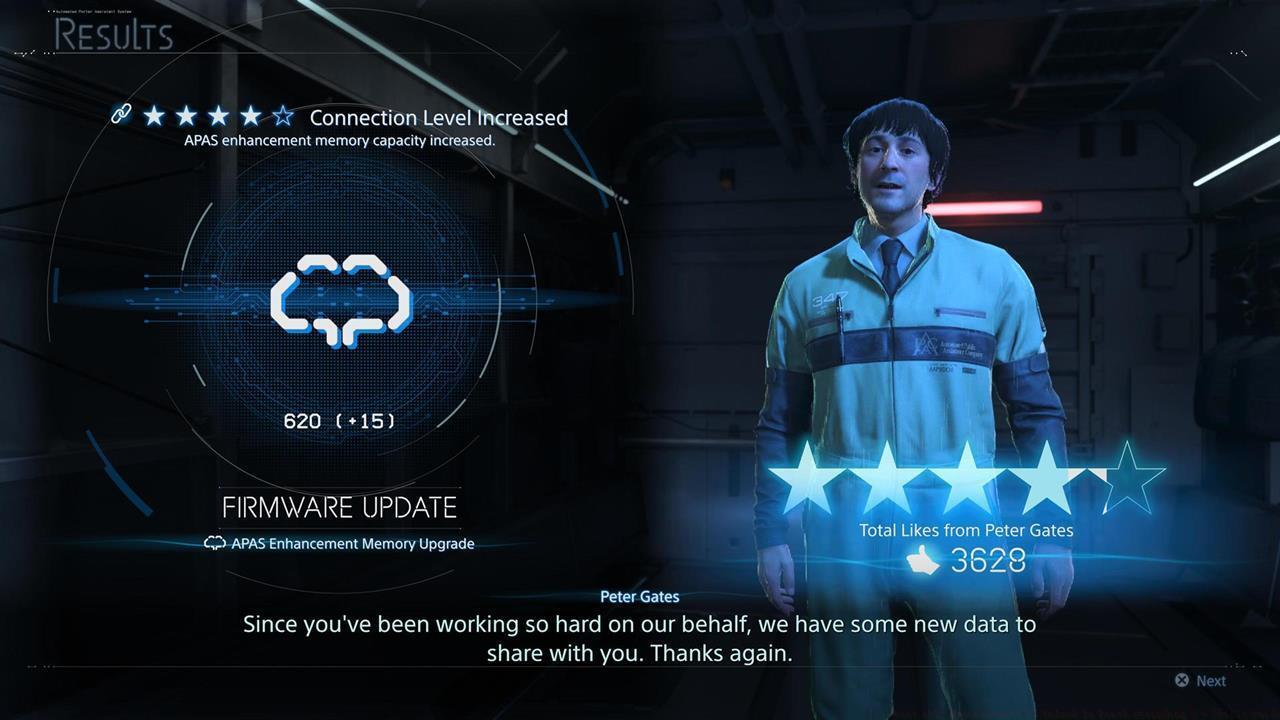Click the Peter Gates name label
The width and height of the screenshot is (1280, 720).
pyautogui.click(x=639, y=597)
